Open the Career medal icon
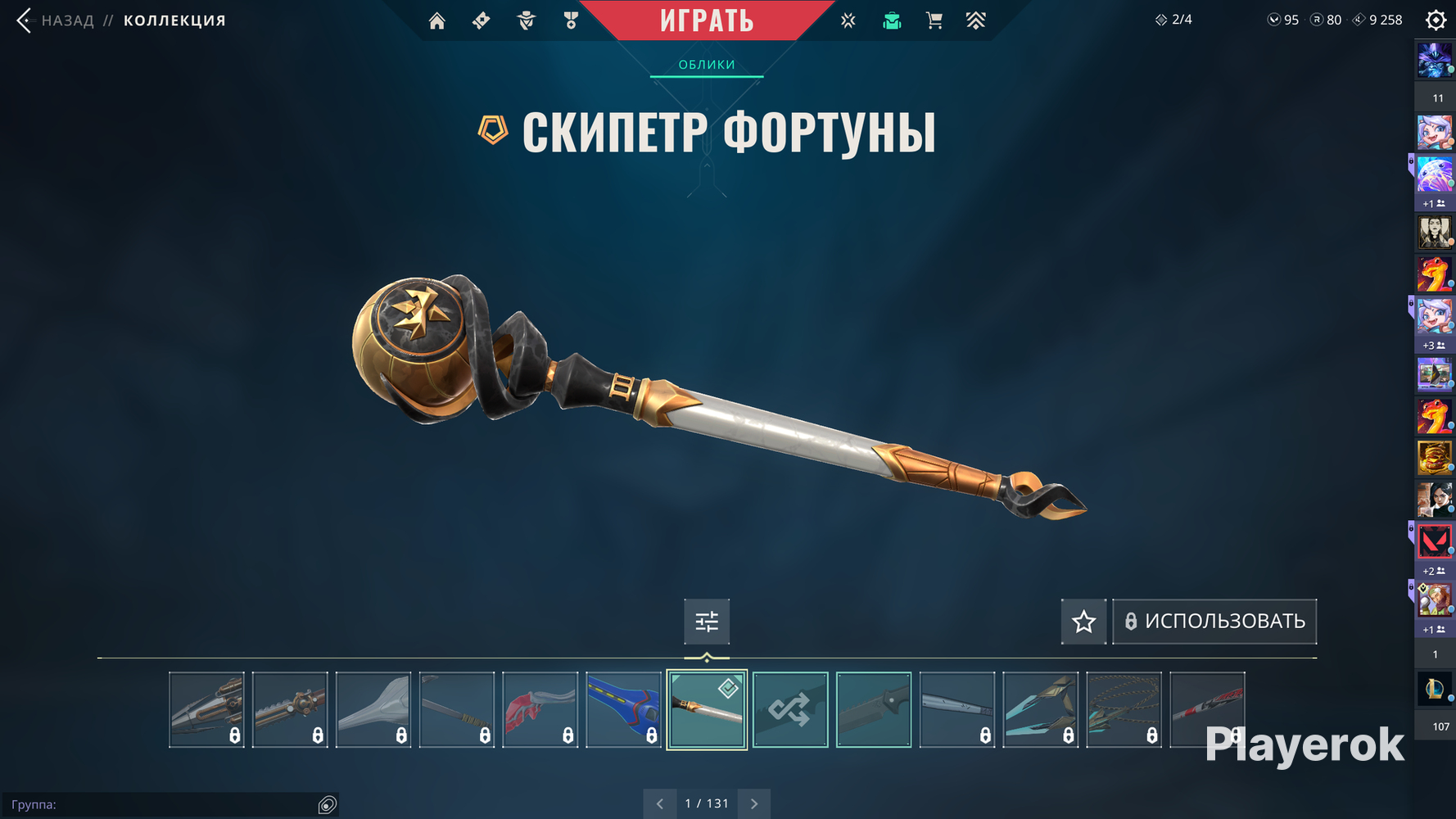1456x819 pixels. [571, 20]
